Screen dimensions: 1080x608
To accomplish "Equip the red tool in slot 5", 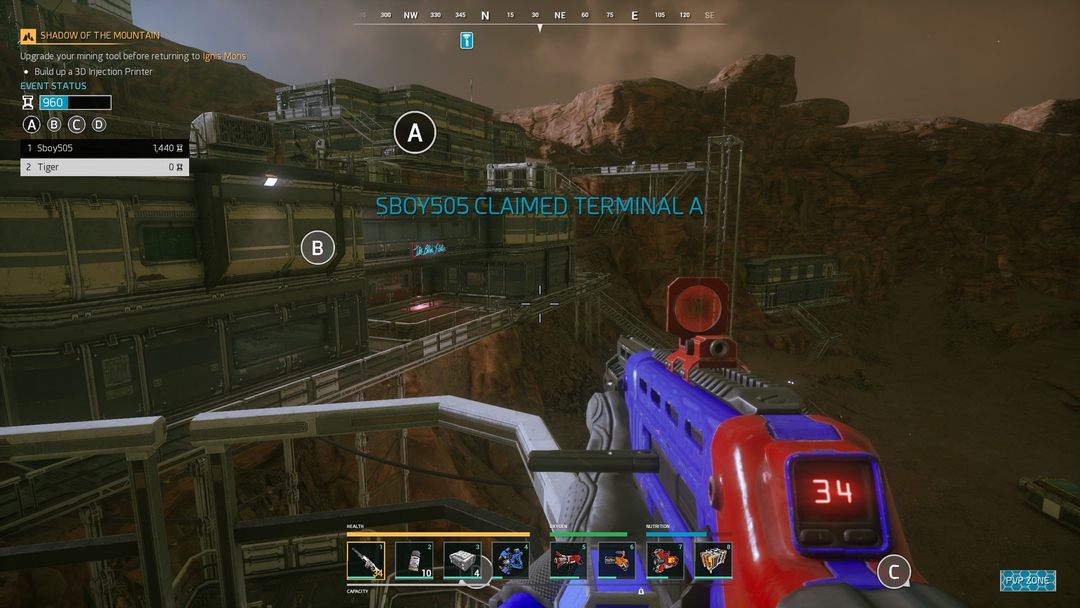I will pos(568,561).
